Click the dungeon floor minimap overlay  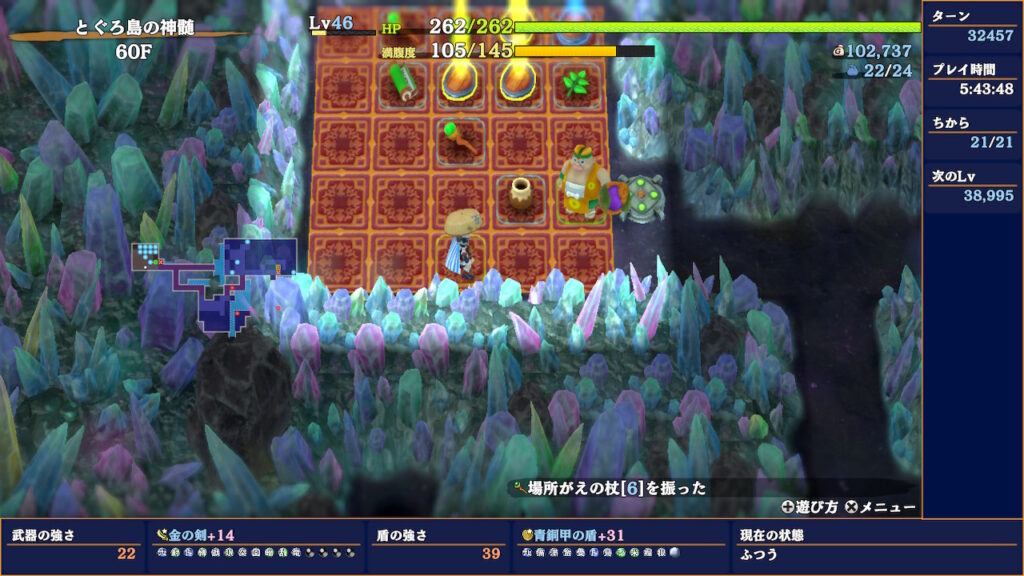215,283
